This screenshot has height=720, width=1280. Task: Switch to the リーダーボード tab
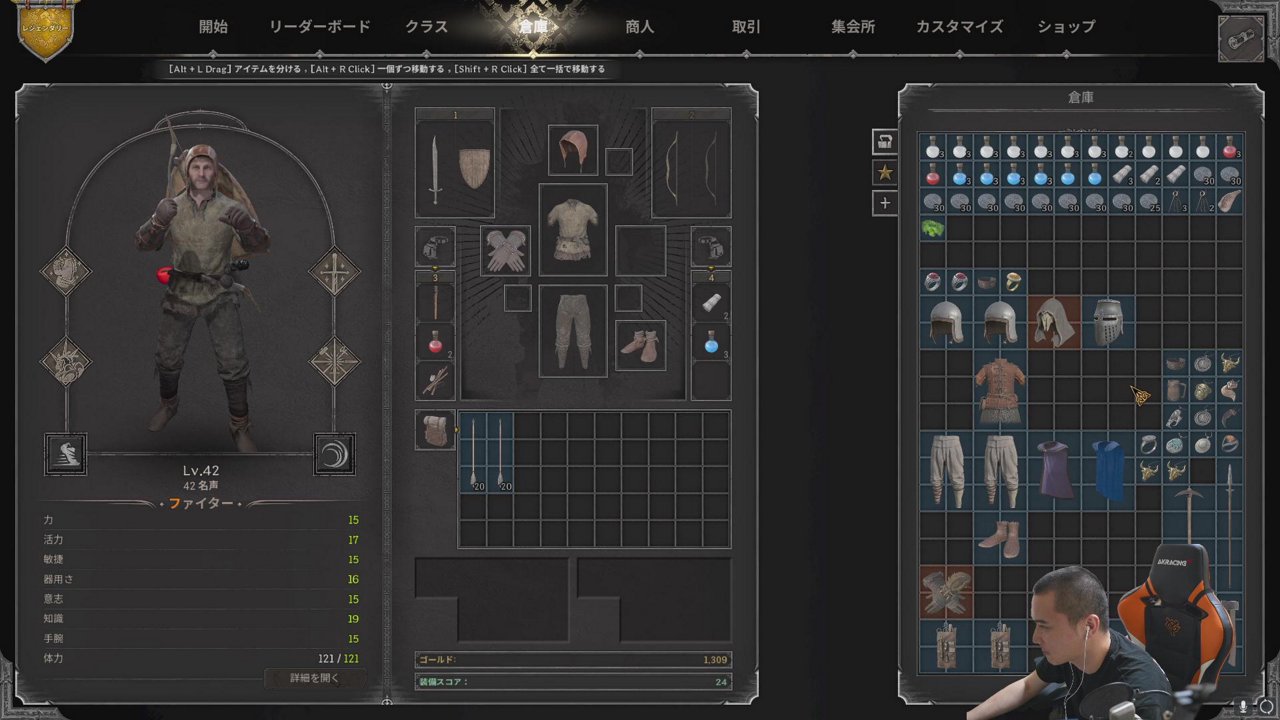coord(319,27)
